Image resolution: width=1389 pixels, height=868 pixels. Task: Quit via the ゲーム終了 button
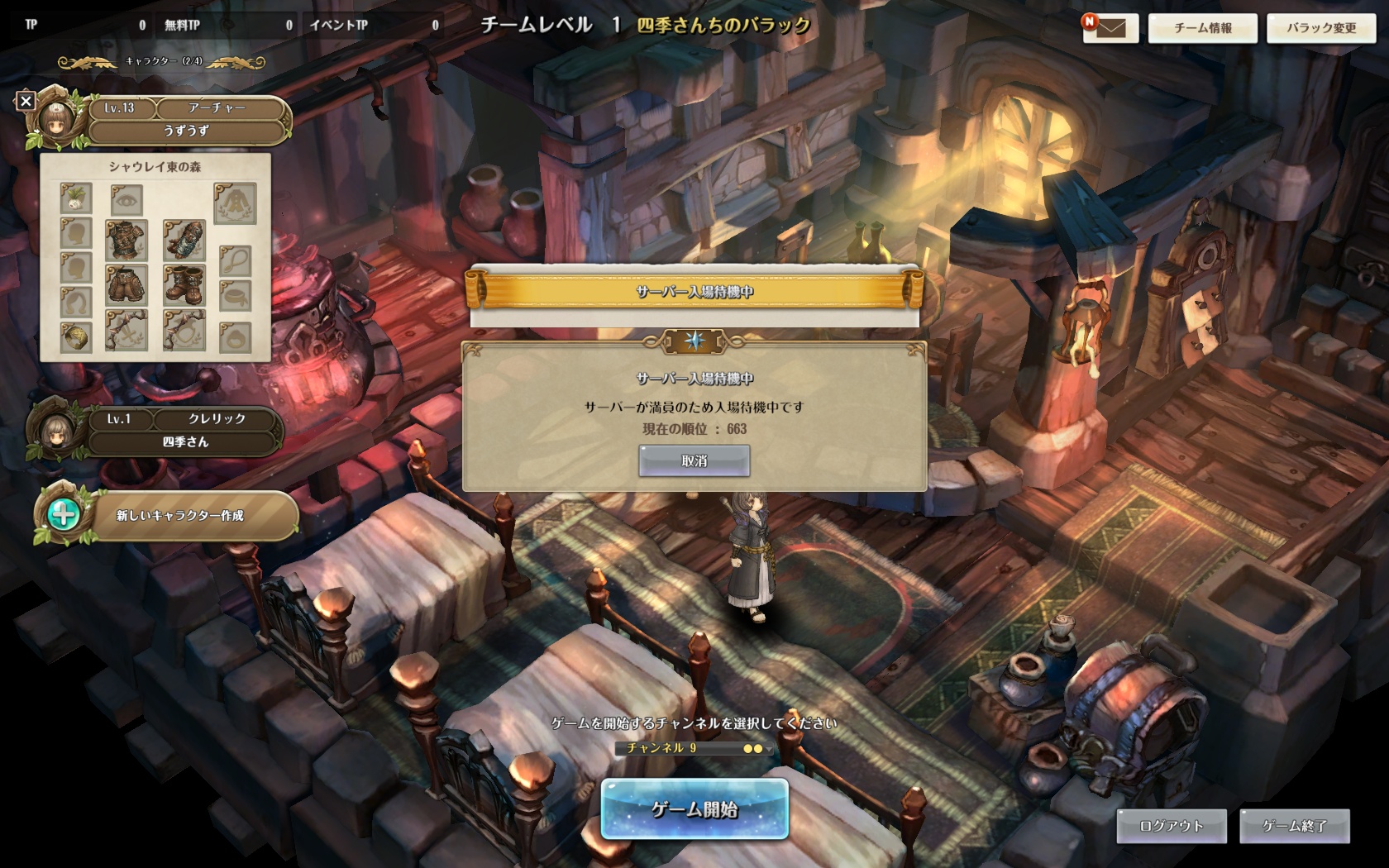click(x=1294, y=826)
